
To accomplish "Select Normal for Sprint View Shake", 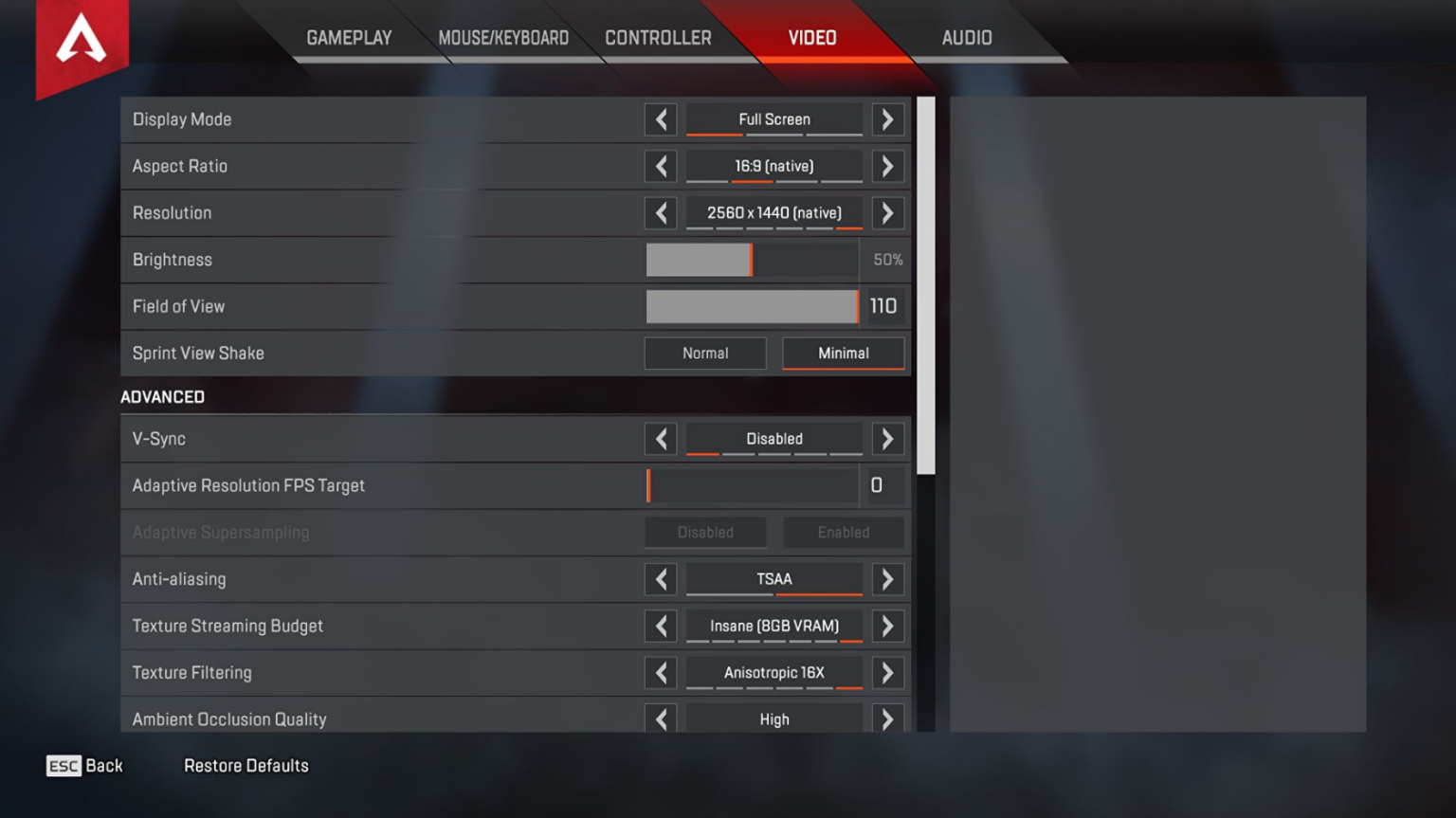I will (x=705, y=353).
